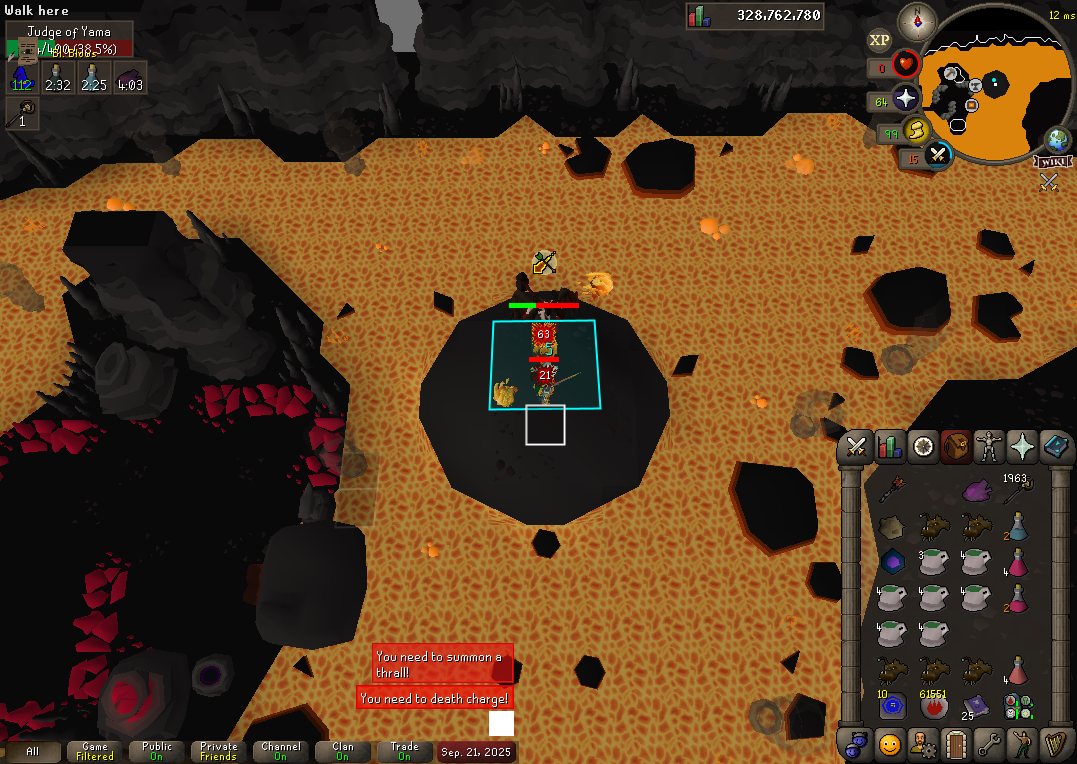Viewport: 1077px width, 764px height.
Task: Toggle the XP drops button
Action: point(879,40)
